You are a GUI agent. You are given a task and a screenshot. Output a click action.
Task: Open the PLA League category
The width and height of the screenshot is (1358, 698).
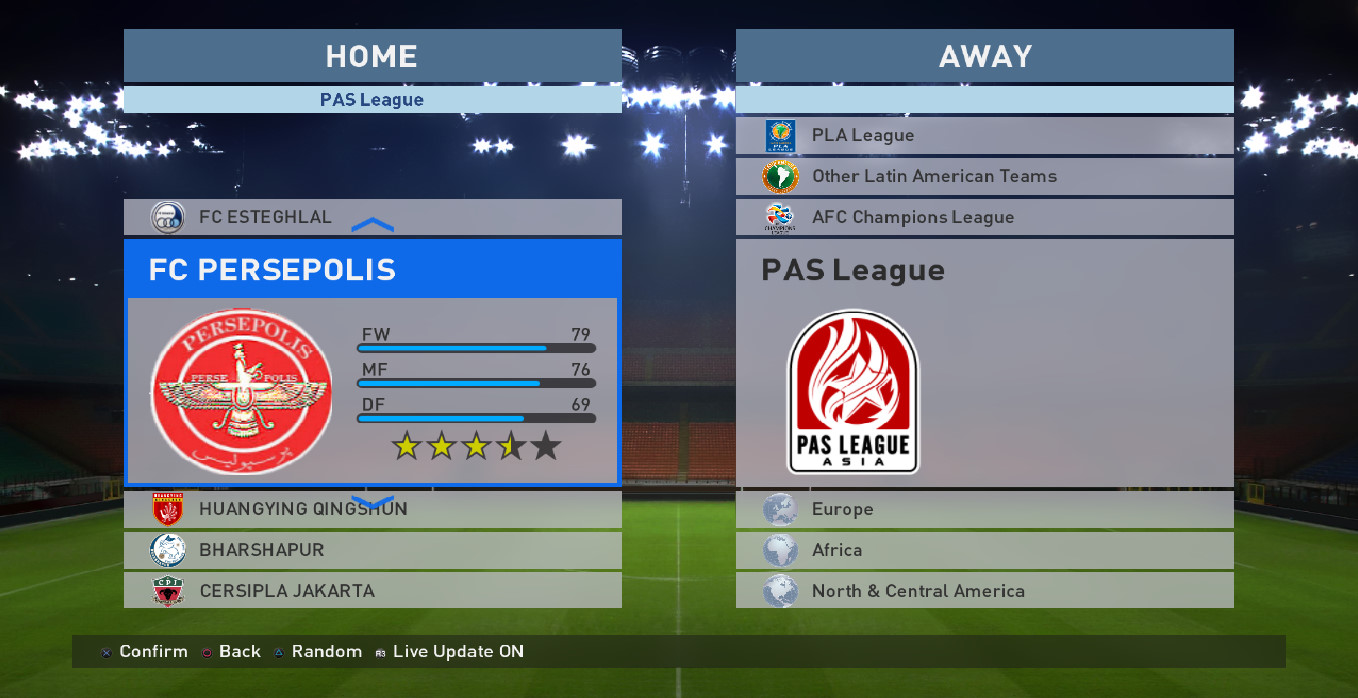(984, 135)
